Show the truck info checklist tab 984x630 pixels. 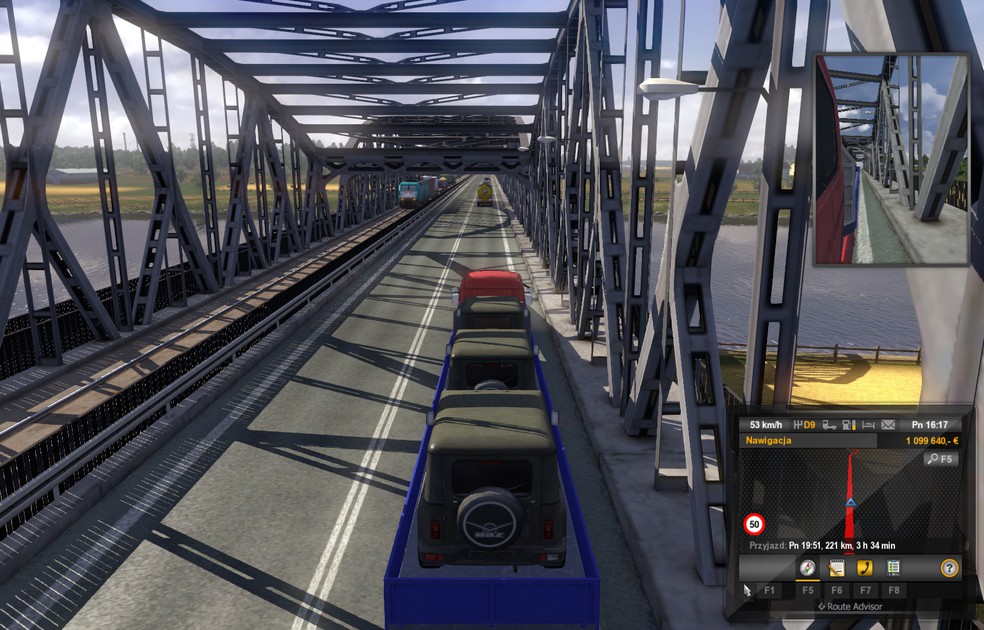[x=893, y=568]
